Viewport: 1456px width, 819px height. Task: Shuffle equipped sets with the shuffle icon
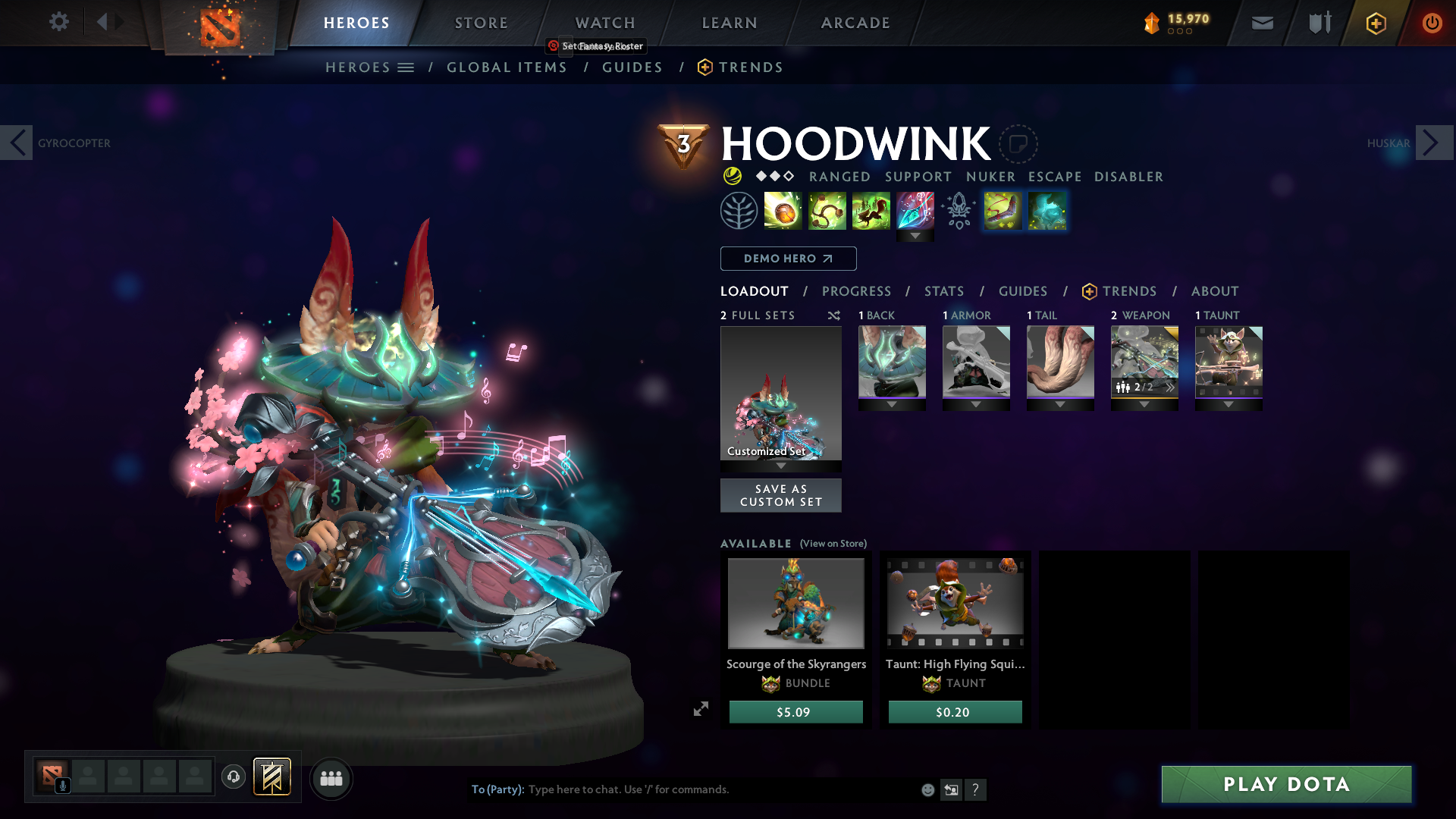[x=834, y=315]
